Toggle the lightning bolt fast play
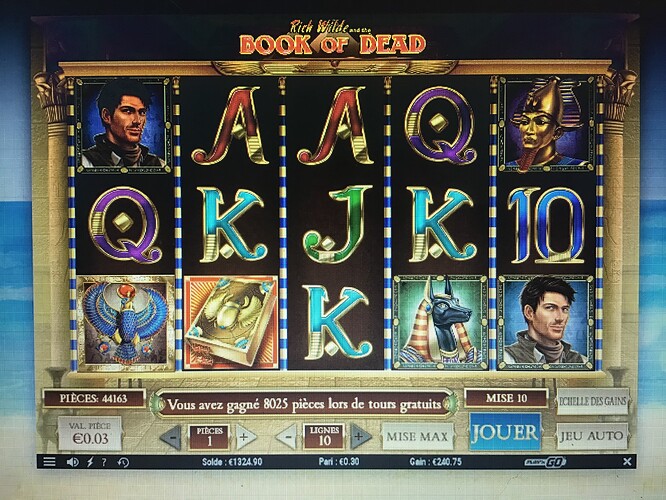 pyautogui.click(x=90, y=462)
